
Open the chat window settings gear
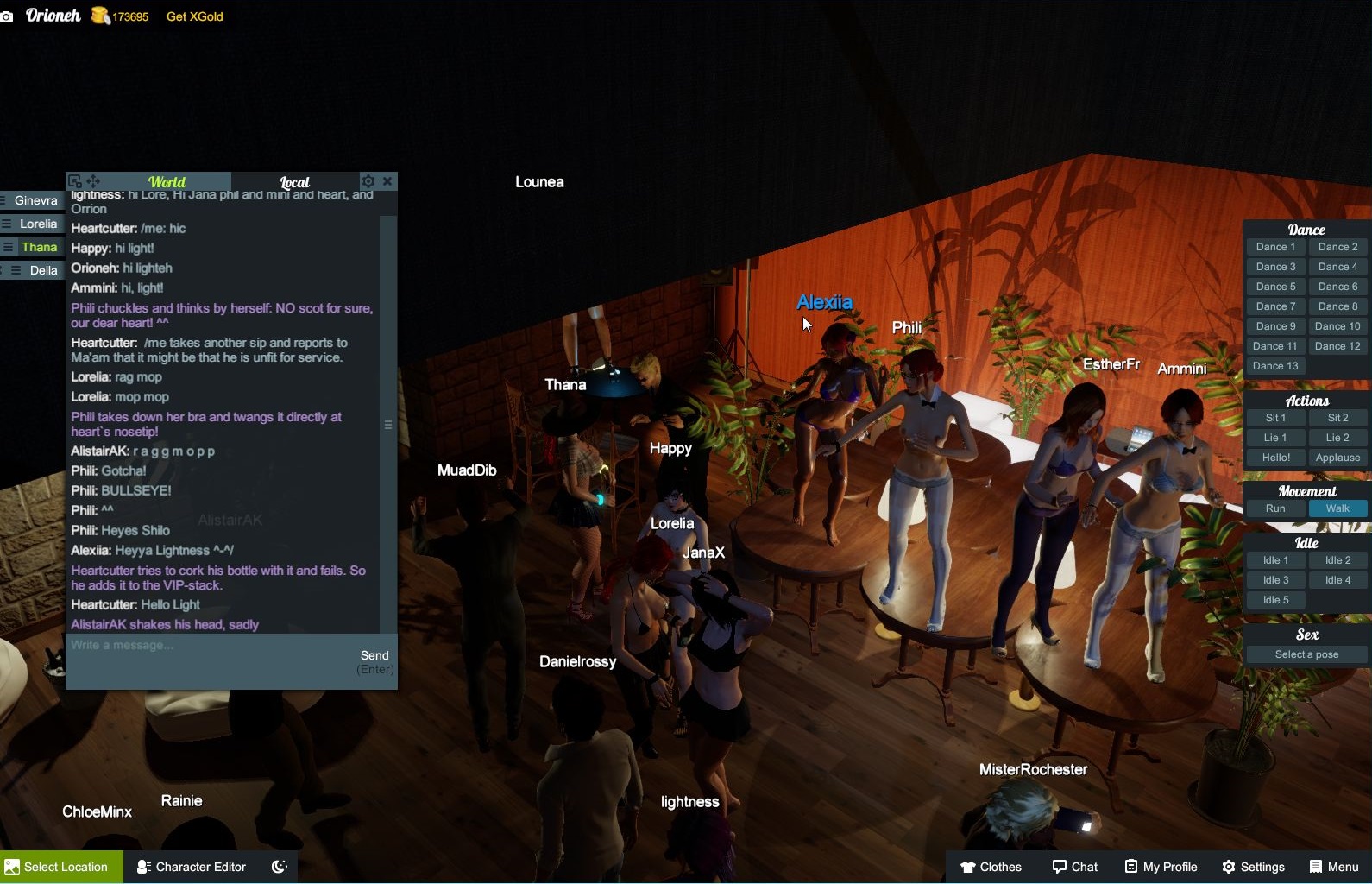coord(368,181)
